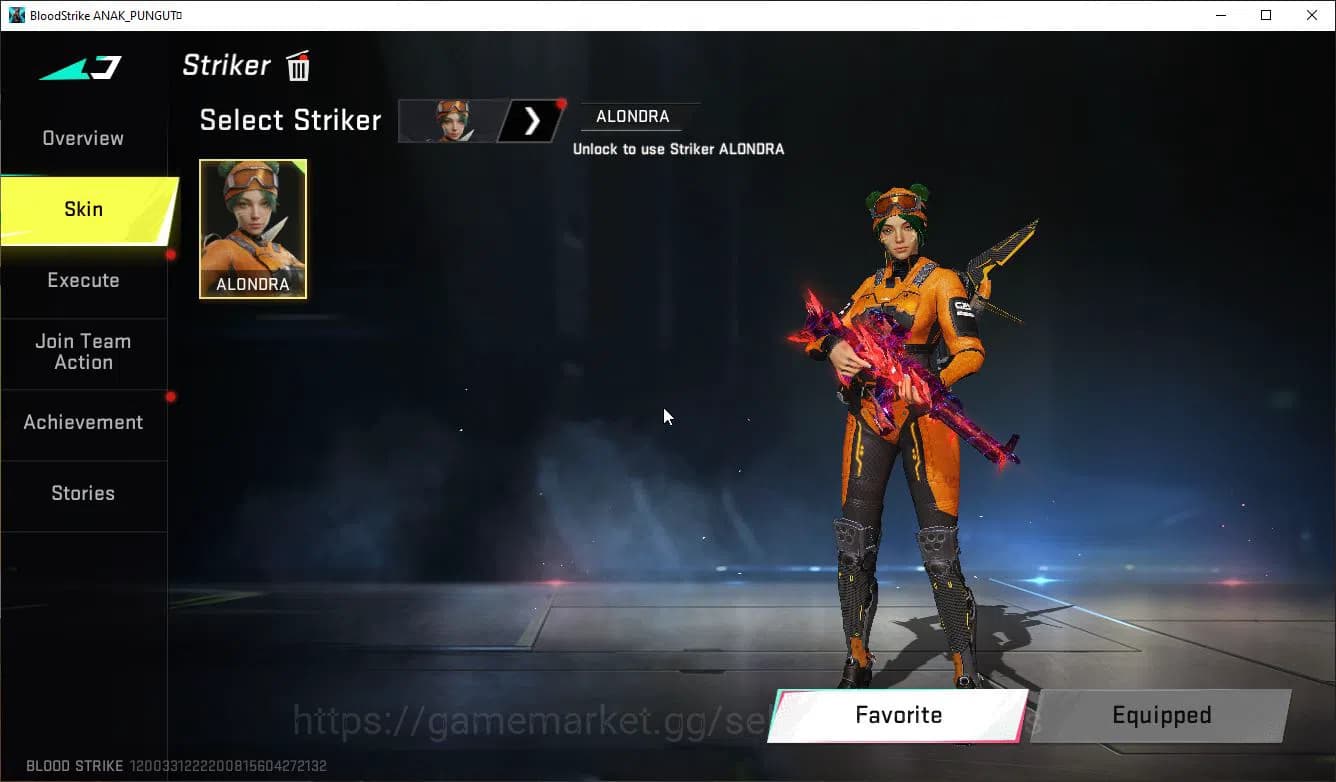This screenshot has height=782, width=1336.
Task: Switch to the Overview tab
Action: click(82, 138)
